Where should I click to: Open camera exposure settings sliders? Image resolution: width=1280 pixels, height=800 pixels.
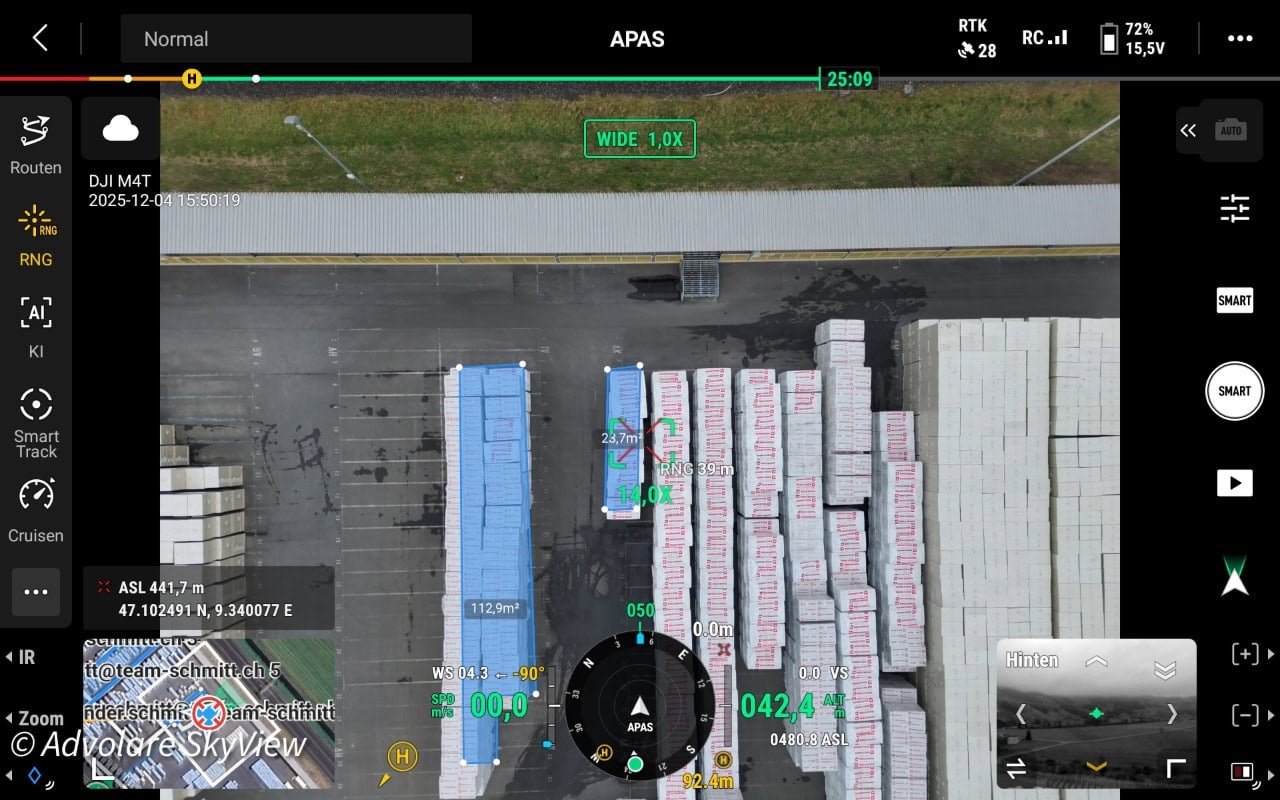click(x=1236, y=209)
